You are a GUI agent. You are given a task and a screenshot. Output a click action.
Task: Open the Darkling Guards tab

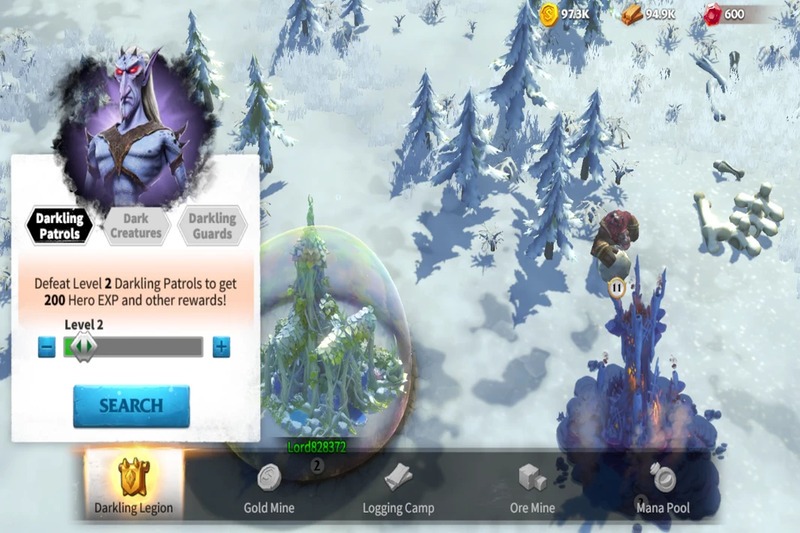point(212,226)
